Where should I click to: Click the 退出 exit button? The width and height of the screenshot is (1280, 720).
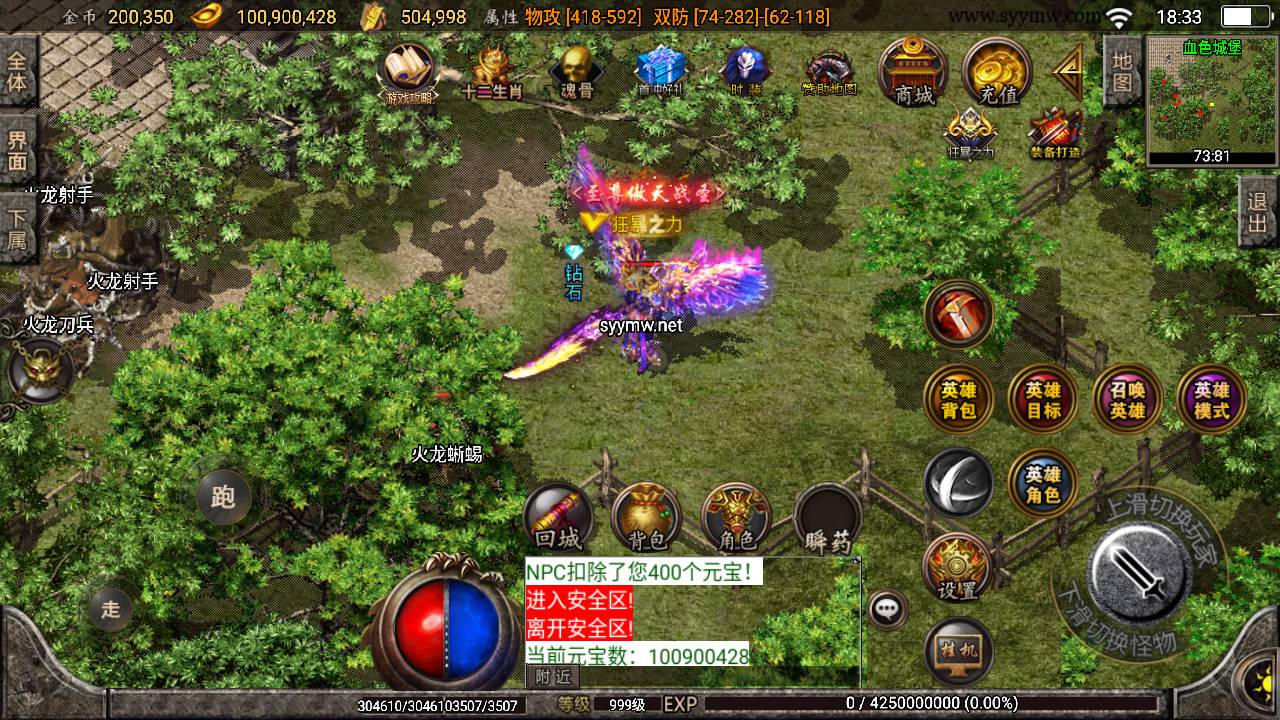1257,211
